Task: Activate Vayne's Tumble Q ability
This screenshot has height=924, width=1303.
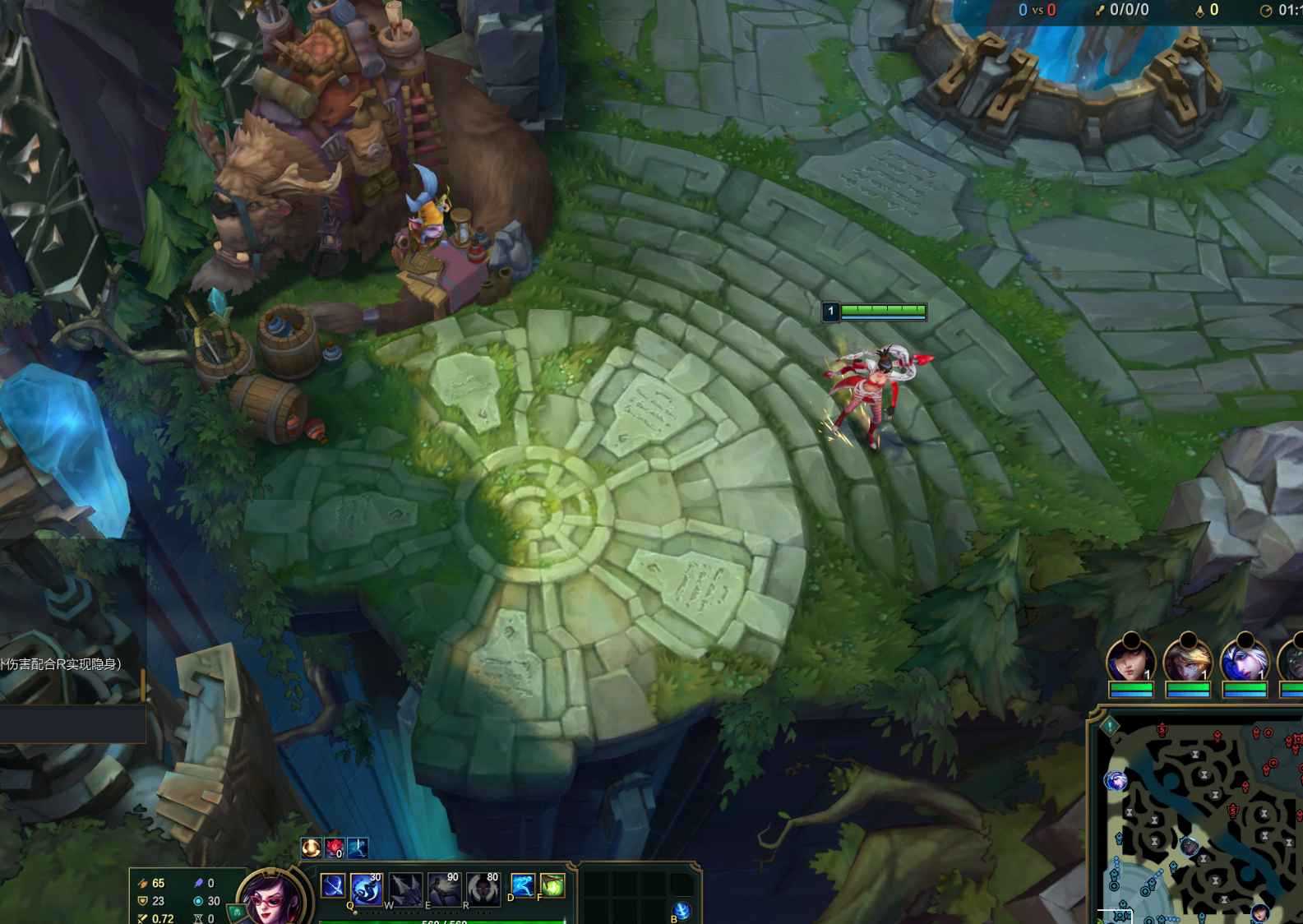Action: click(366, 888)
